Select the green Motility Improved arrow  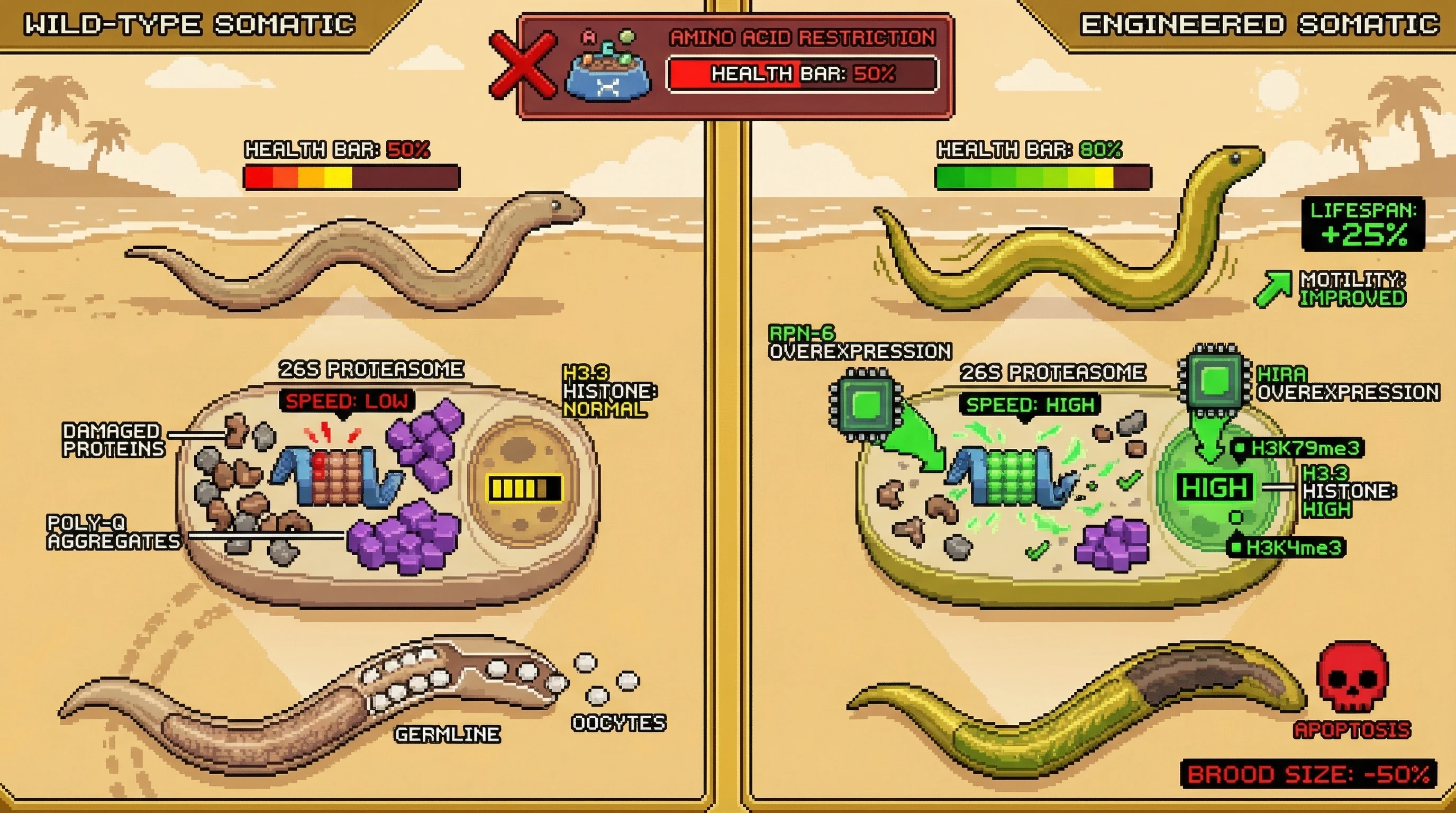[x=1273, y=288]
